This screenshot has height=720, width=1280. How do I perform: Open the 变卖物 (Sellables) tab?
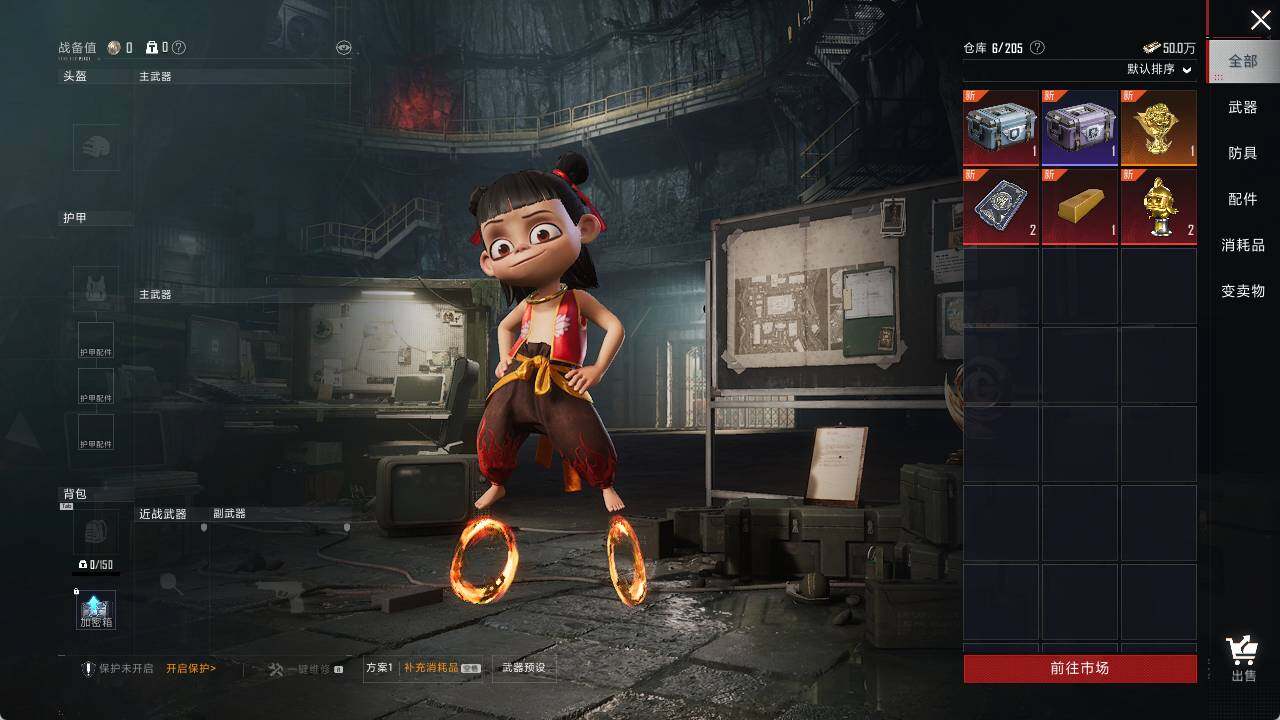[1243, 291]
